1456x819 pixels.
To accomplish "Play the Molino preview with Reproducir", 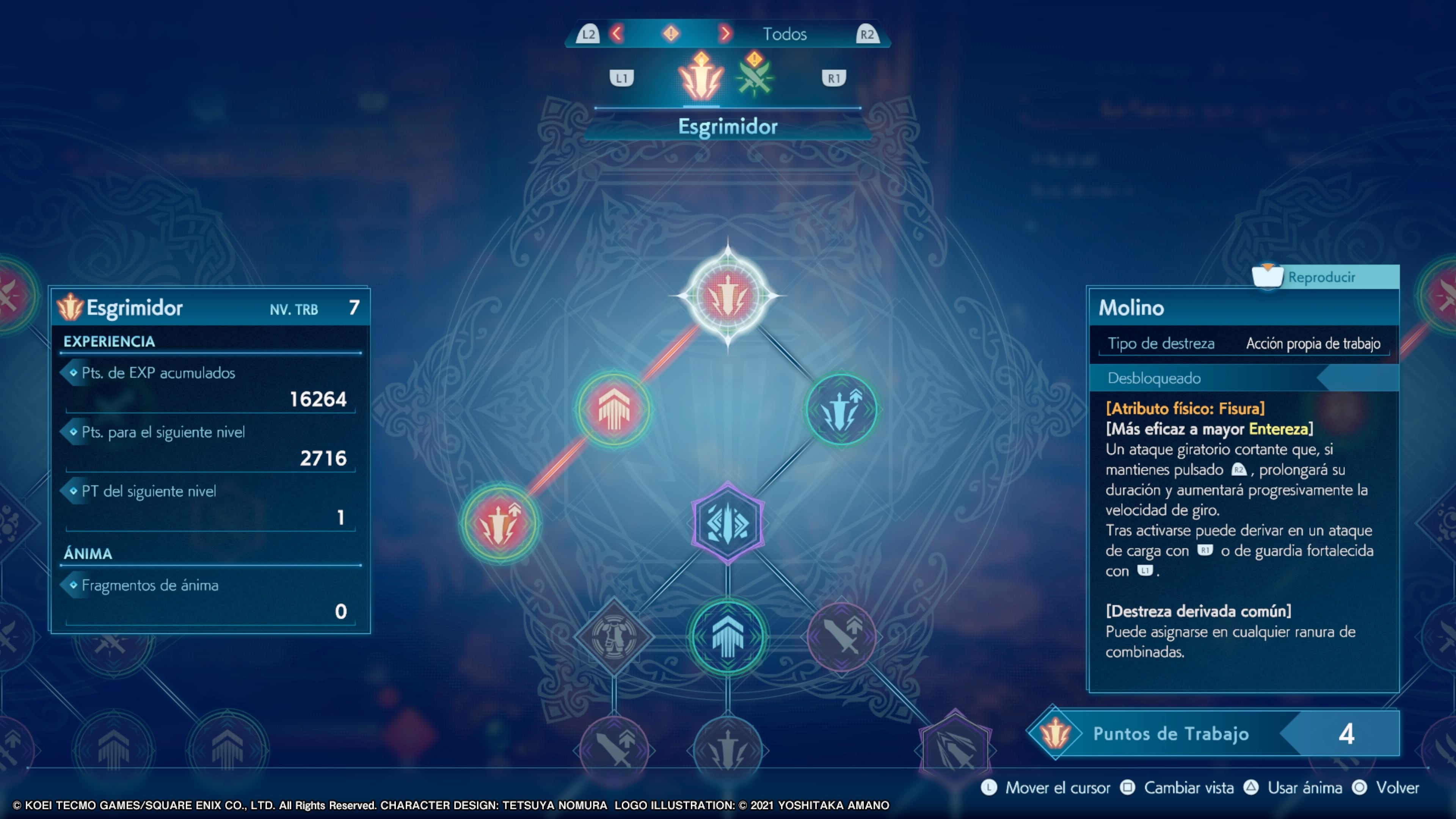I will click(x=1321, y=277).
